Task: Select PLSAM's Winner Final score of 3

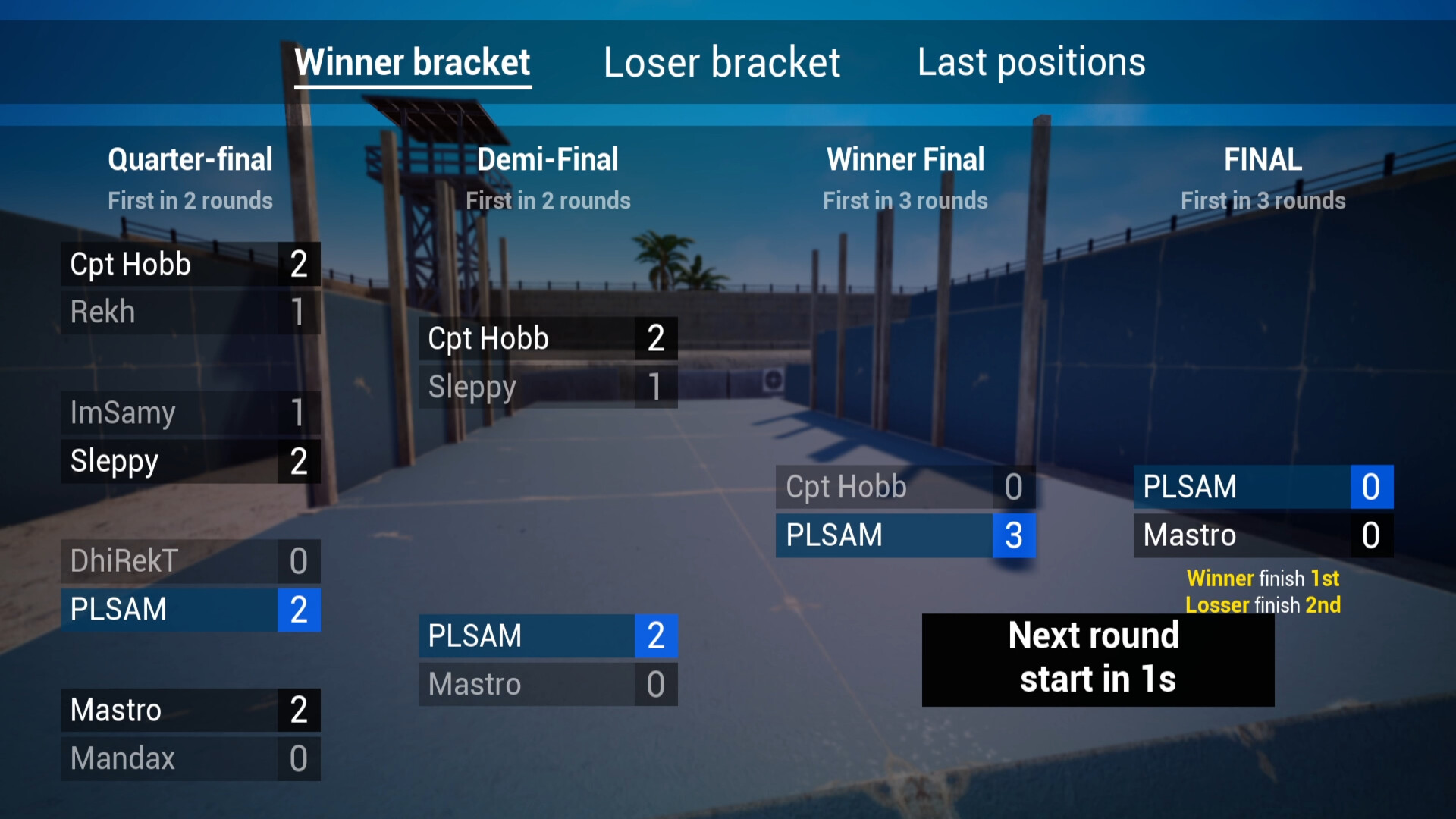Action: [x=1014, y=535]
